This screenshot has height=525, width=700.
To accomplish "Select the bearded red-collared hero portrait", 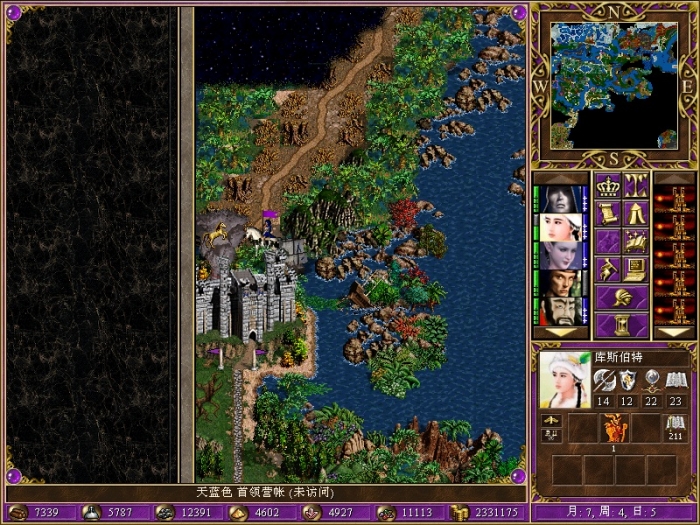I will (x=561, y=311).
